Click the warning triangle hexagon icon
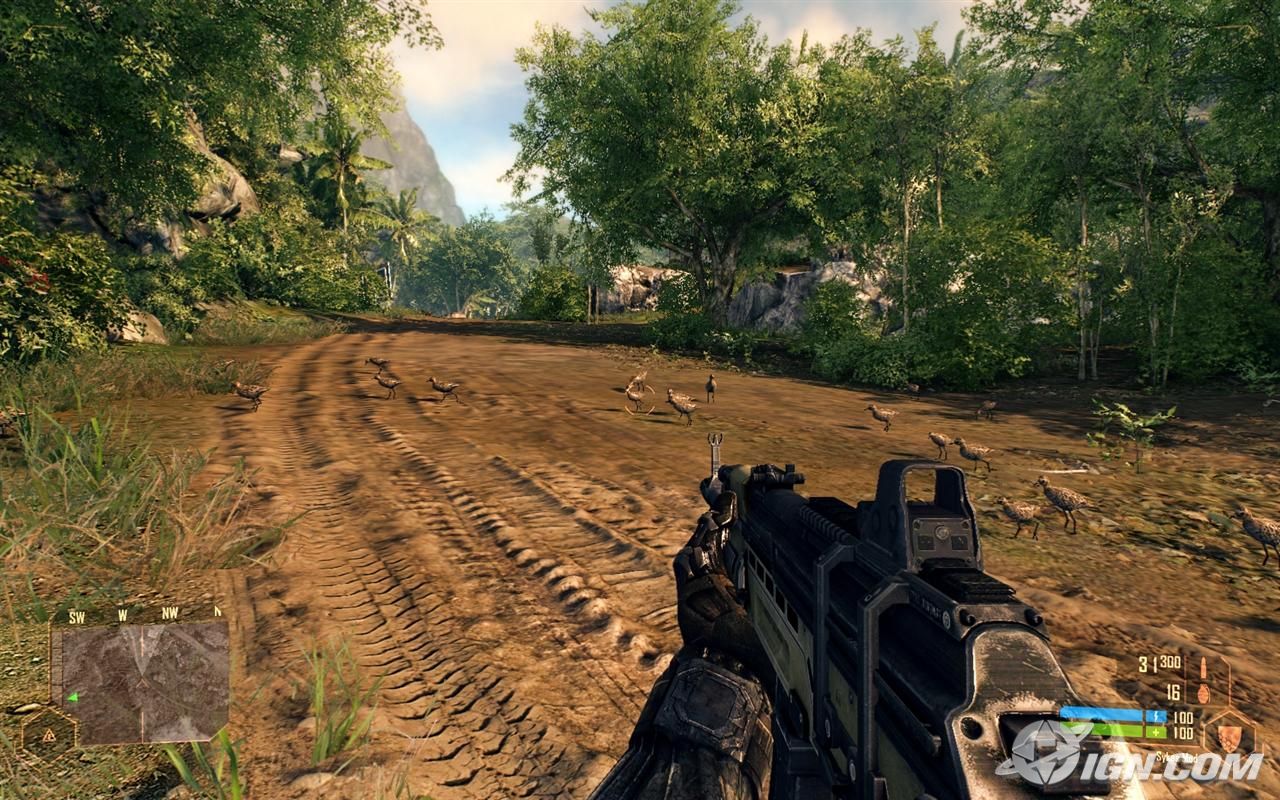This screenshot has height=800, width=1280. click(x=46, y=733)
